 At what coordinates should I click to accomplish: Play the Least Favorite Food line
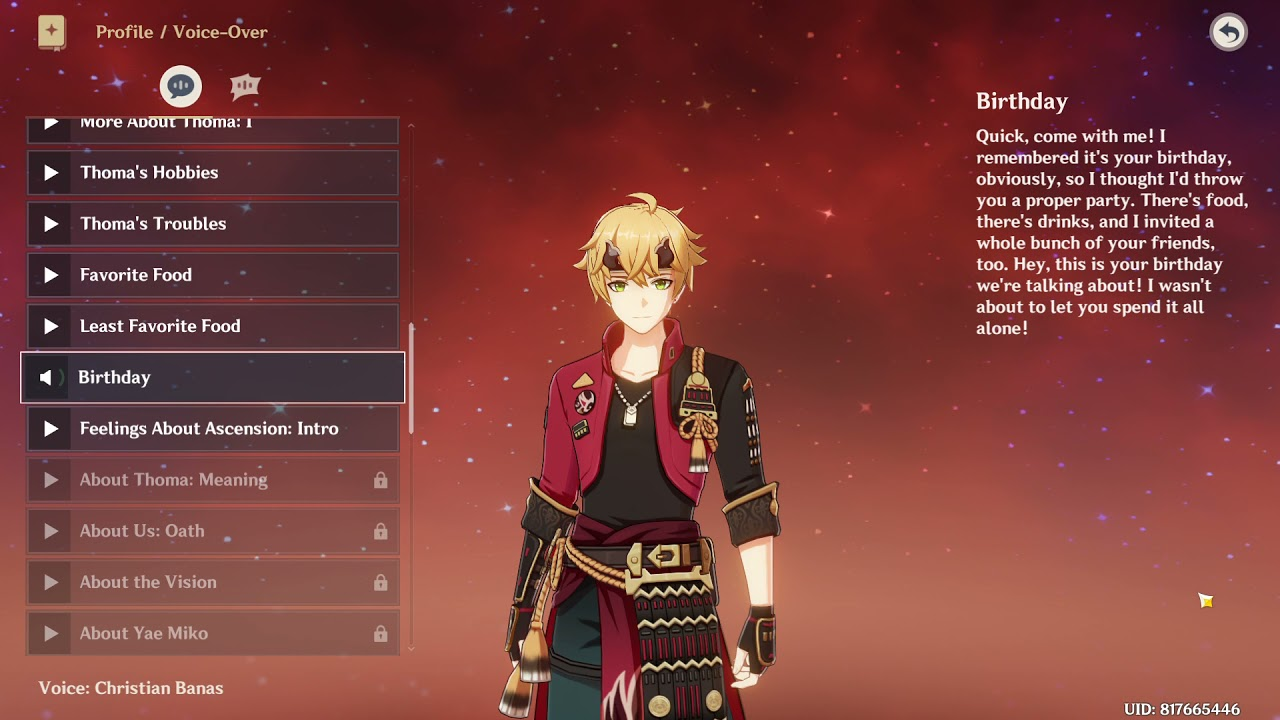(x=212, y=326)
